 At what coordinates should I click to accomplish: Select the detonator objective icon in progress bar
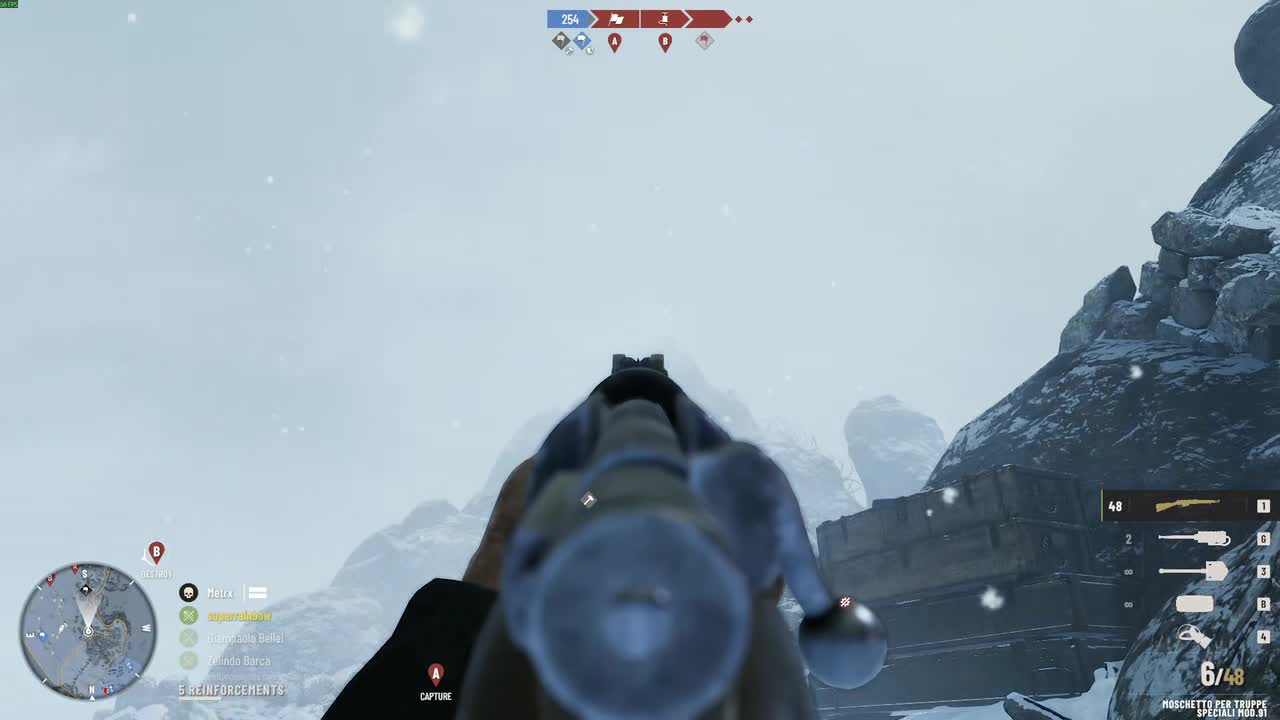[x=664, y=19]
